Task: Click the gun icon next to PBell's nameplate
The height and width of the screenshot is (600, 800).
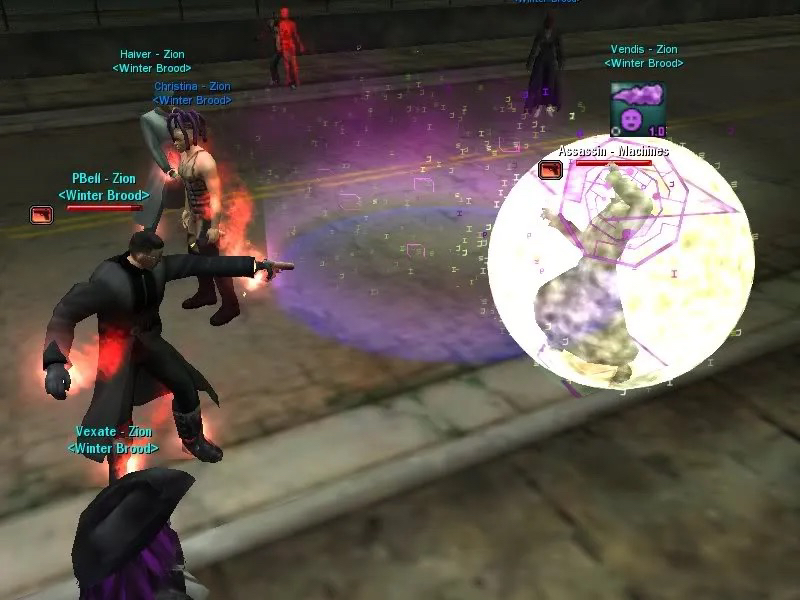Action: pos(41,214)
